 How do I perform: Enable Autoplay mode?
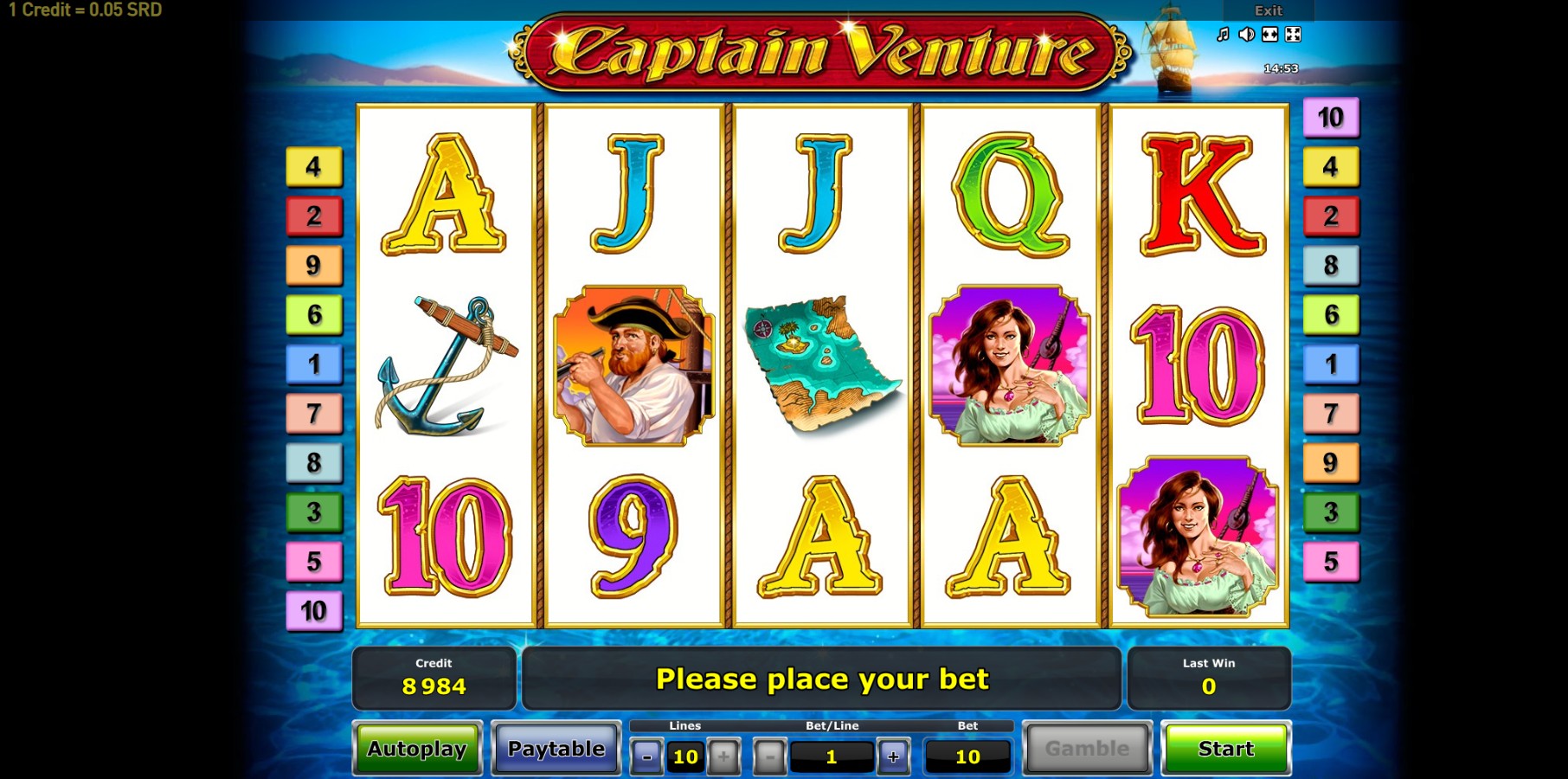(x=418, y=748)
